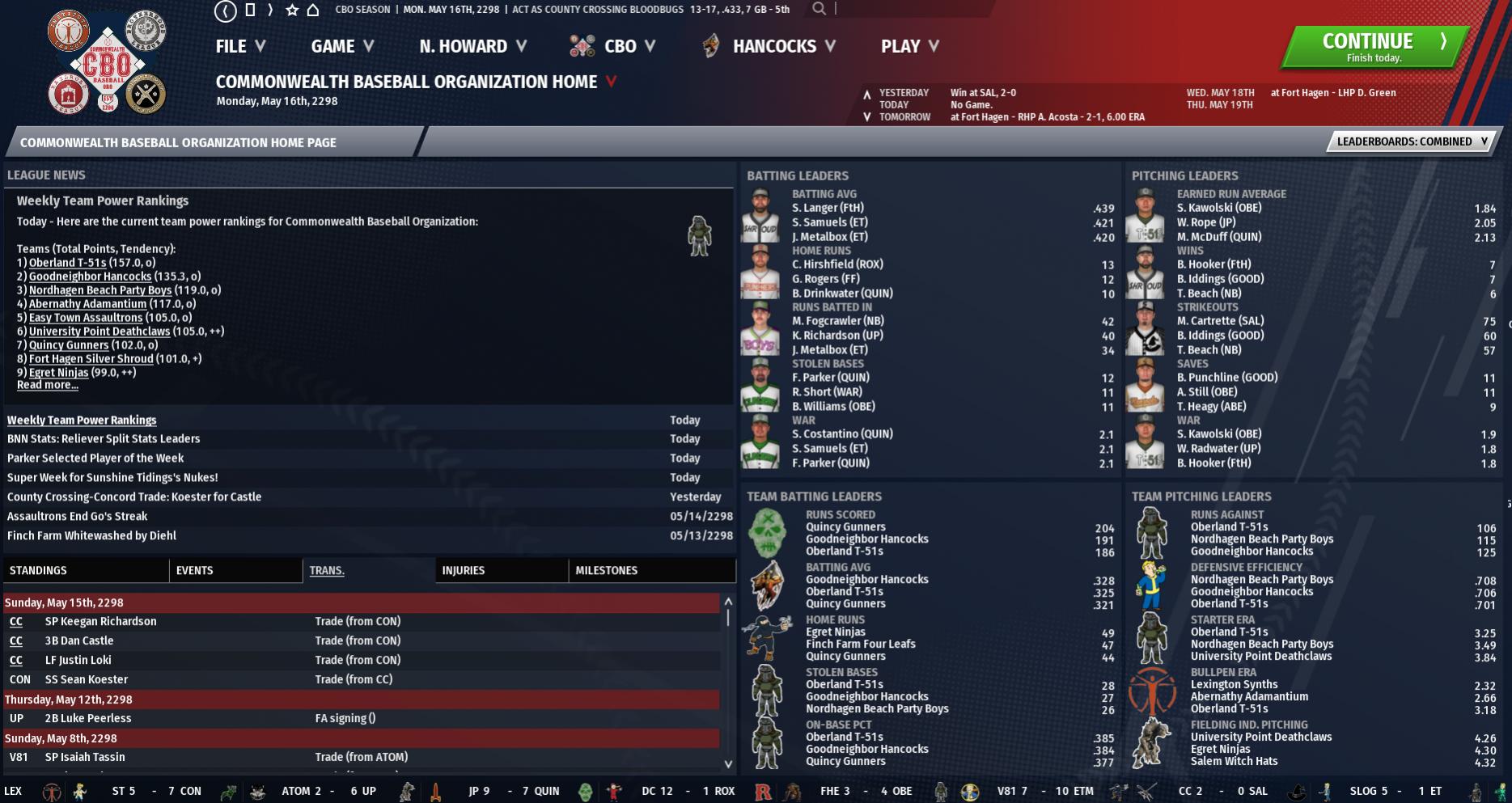
Task: Bookmark page with the star icon
Action: [292, 10]
